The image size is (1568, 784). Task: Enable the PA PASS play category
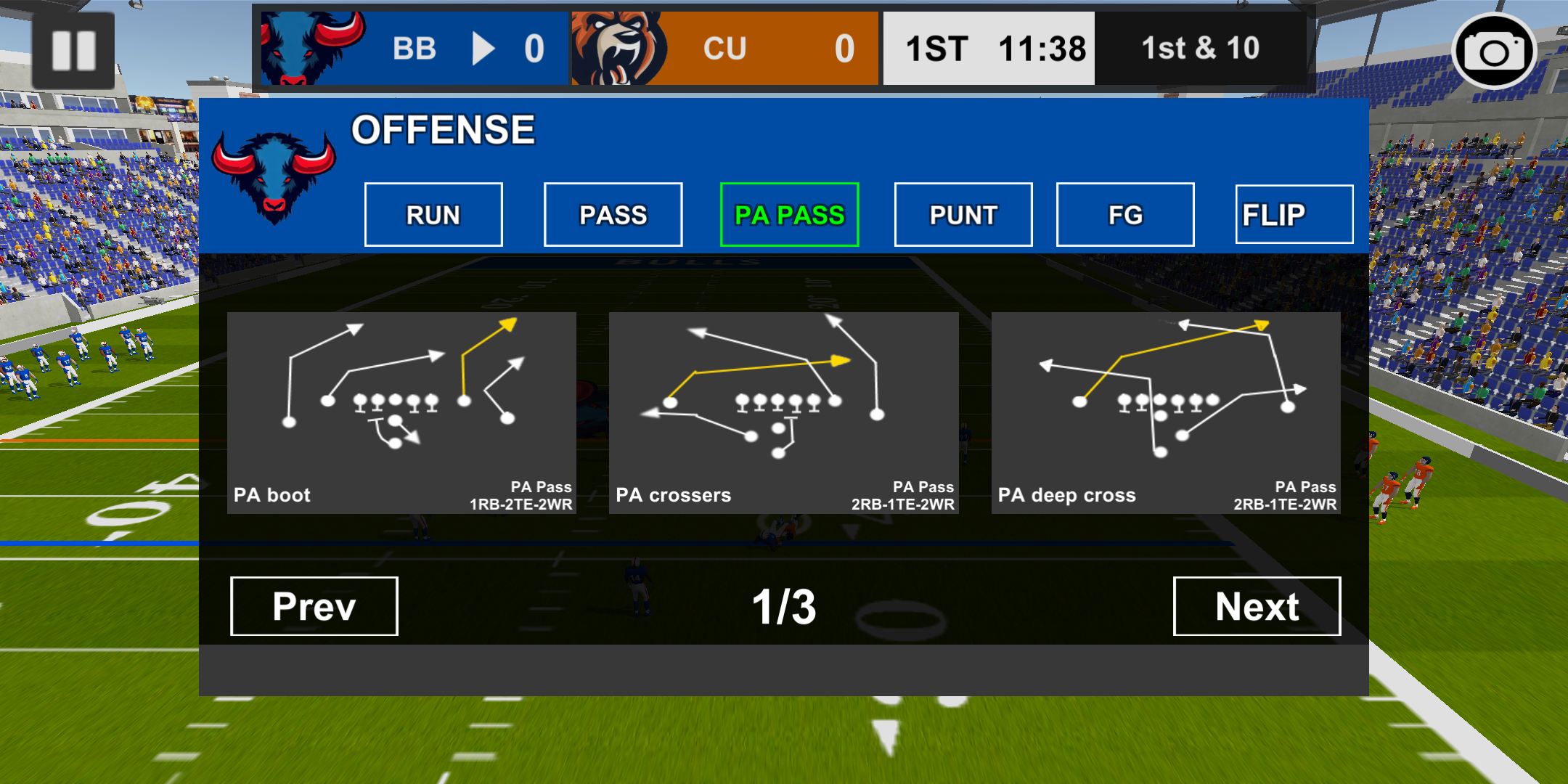click(789, 214)
